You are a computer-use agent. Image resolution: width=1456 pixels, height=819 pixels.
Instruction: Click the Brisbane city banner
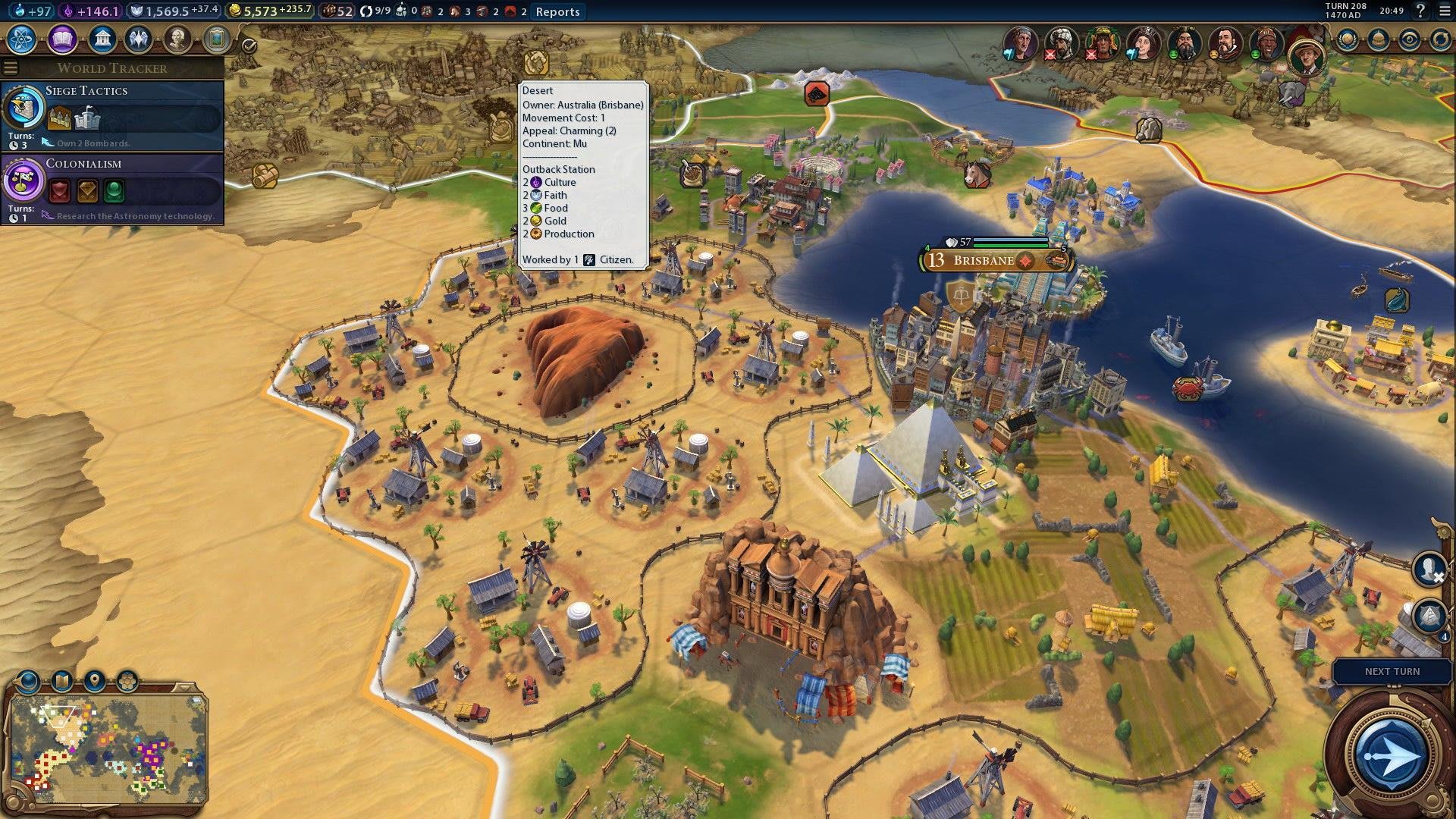tap(984, 261)
